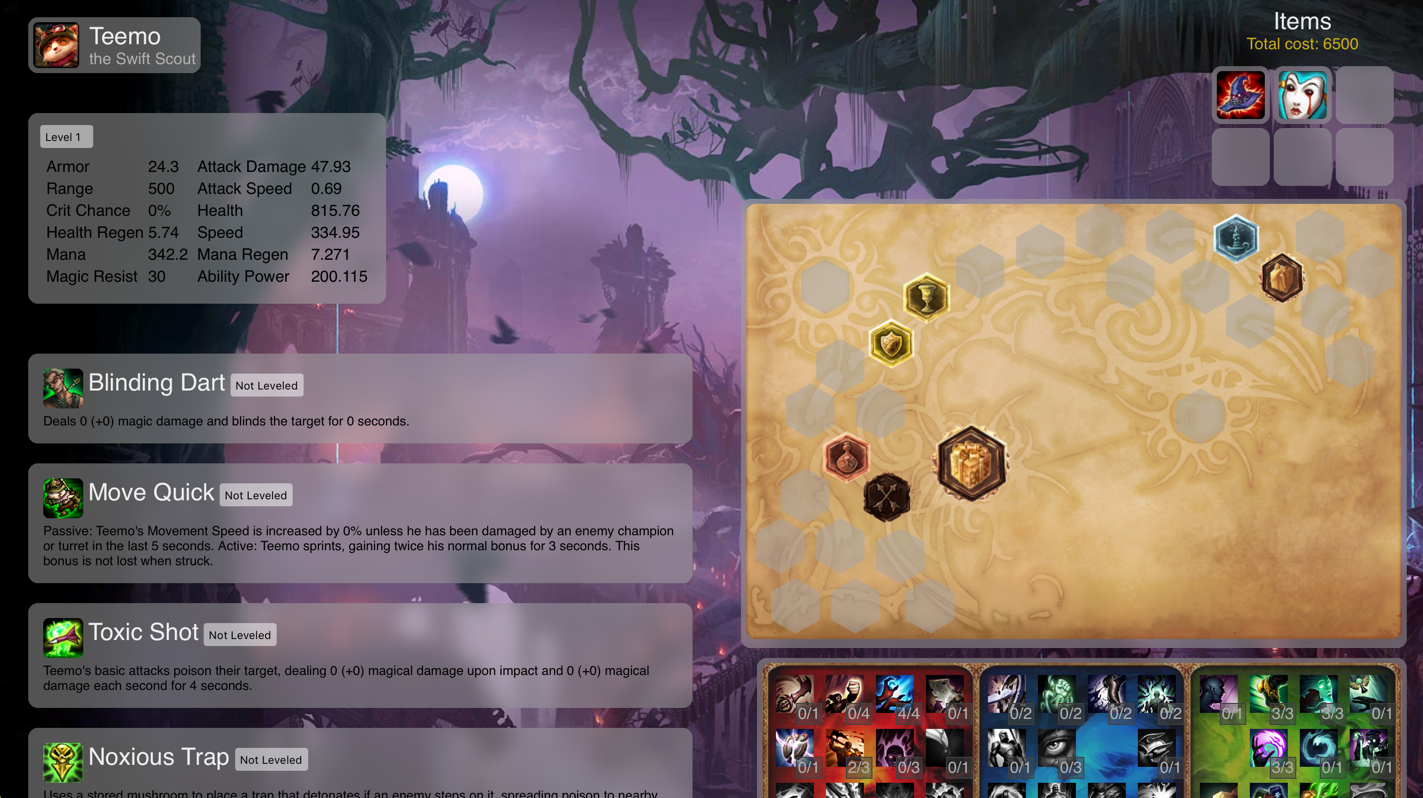Add a point to the 4/4 red mastery

[x=895, y=697]
